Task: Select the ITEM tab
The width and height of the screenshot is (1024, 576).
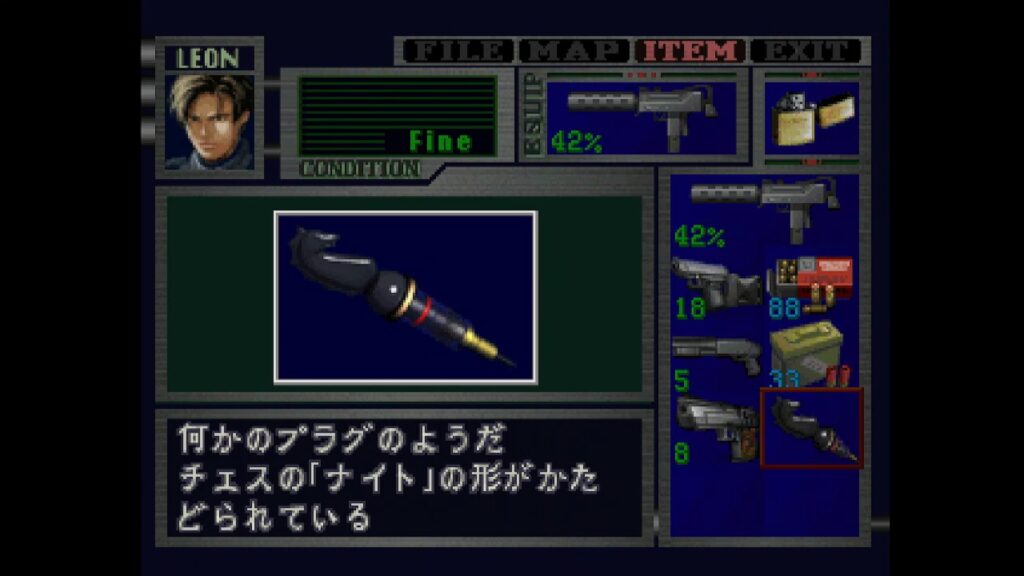Action: pyautogui.click(x=692, y=50)
